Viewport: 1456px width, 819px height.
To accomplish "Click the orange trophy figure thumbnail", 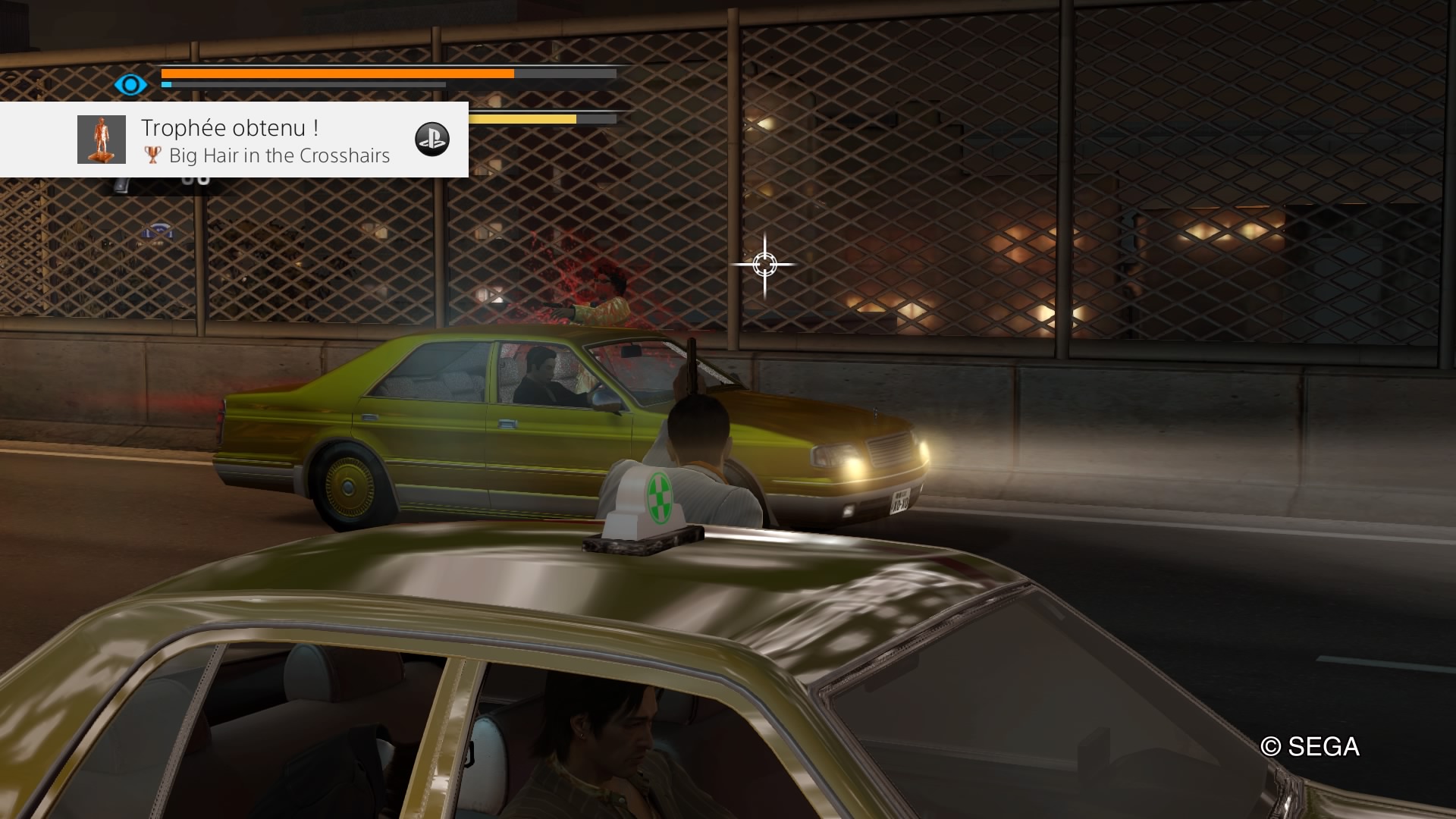I will (x=102, y=140).
